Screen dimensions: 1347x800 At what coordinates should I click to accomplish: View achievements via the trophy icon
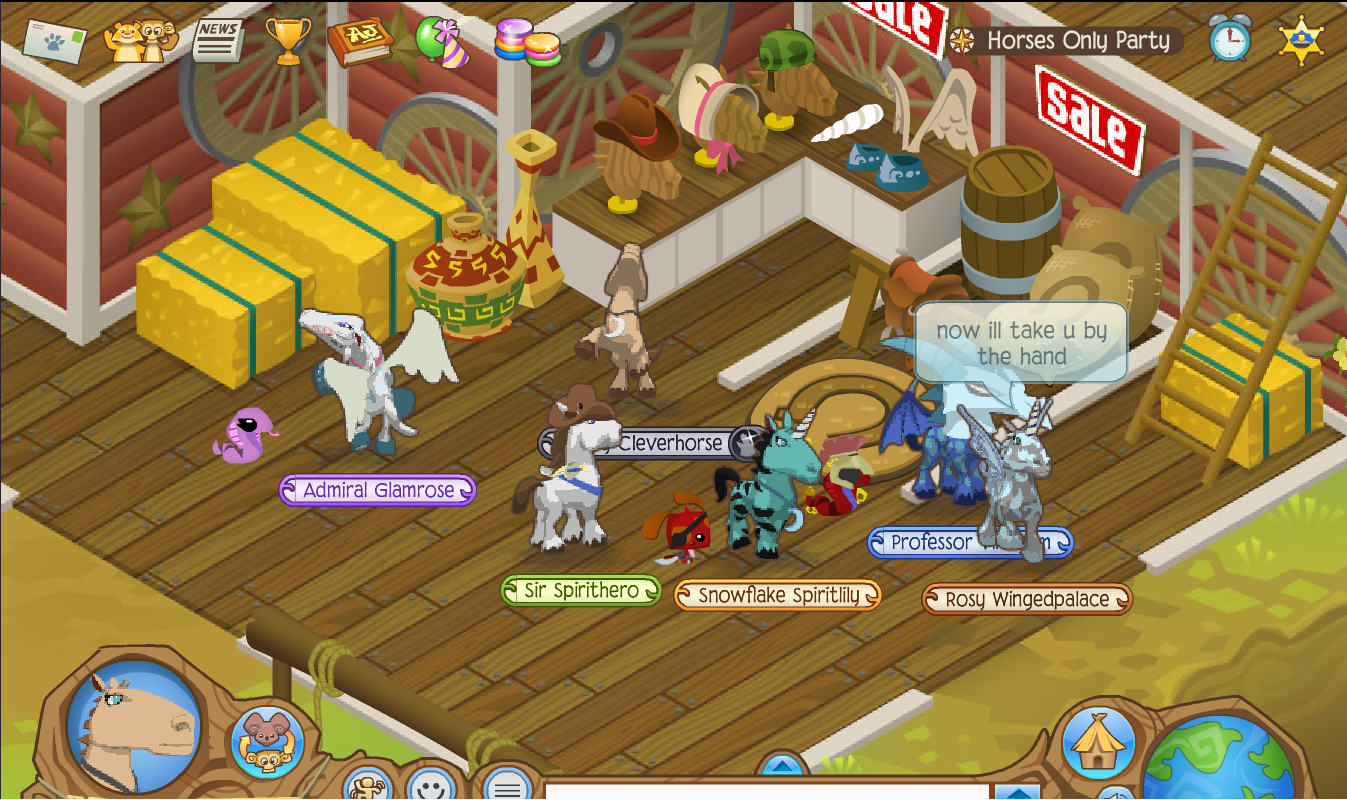pos(287,38)
